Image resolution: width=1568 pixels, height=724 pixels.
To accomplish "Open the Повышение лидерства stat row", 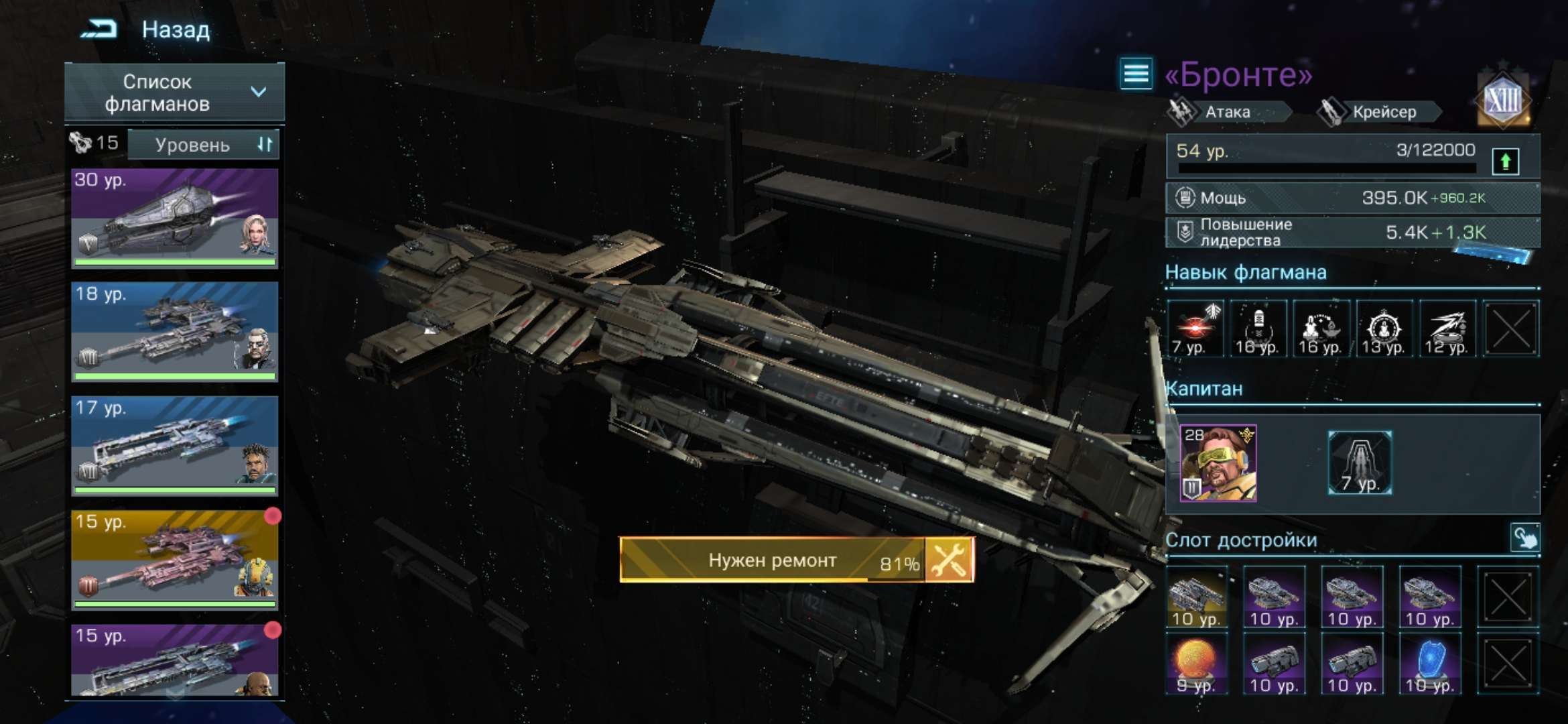I will [x=1352, y=233].
